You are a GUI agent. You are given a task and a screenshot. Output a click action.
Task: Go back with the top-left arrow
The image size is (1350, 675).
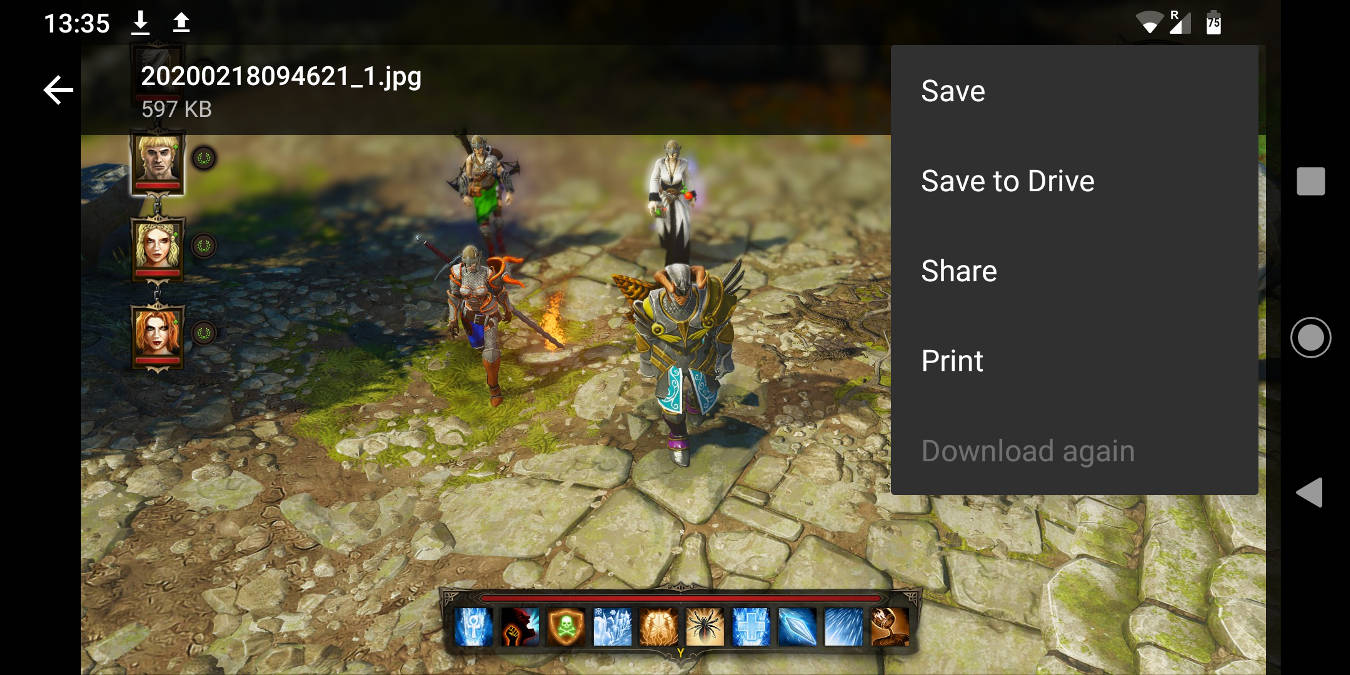click(x=59, y=91)
